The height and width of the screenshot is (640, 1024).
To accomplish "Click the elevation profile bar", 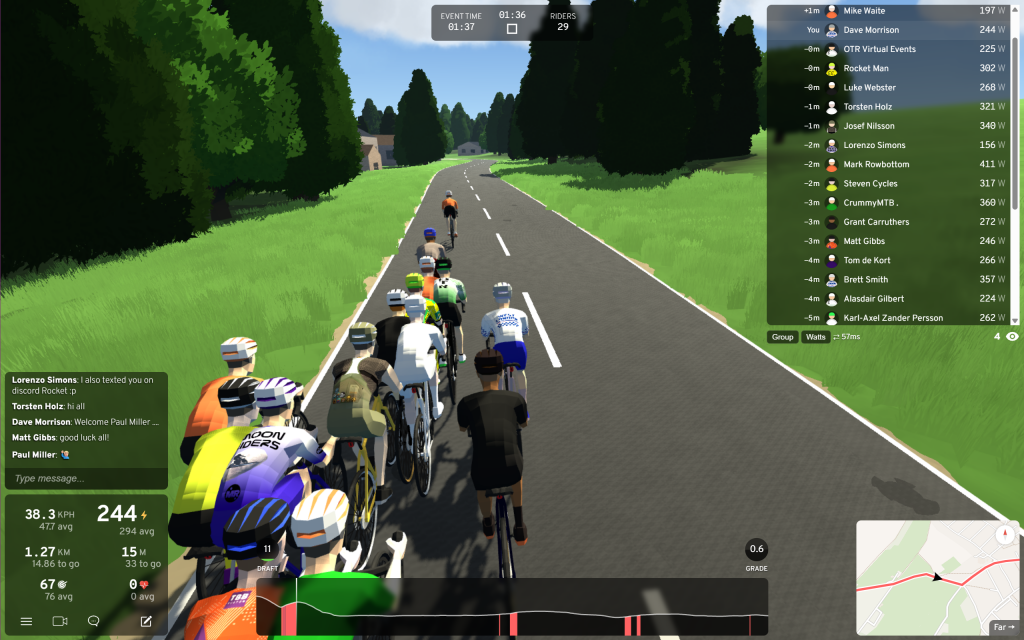I will tap(512, 607).
